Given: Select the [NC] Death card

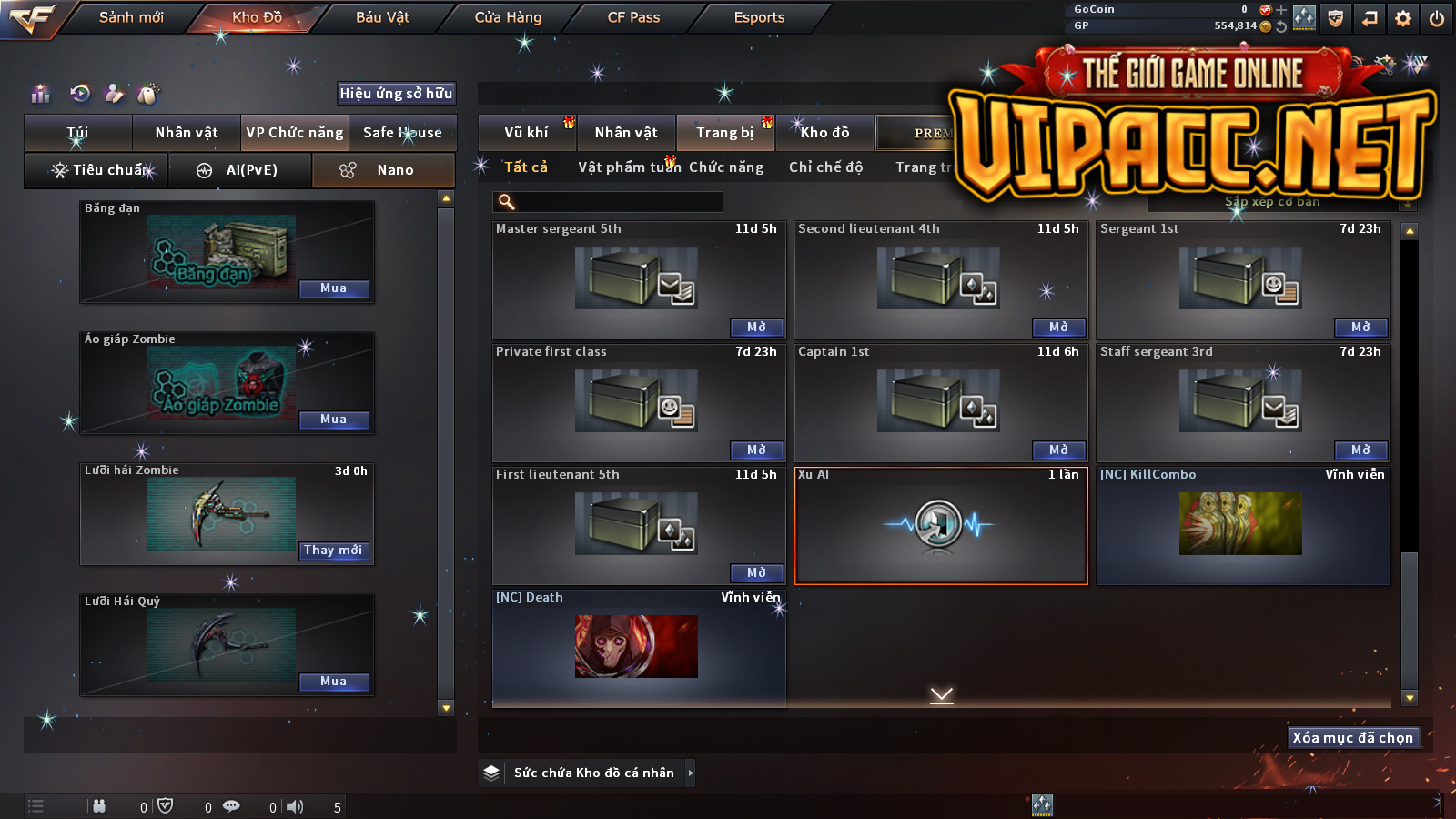Looking at the screenshot, I should [637, 646].
